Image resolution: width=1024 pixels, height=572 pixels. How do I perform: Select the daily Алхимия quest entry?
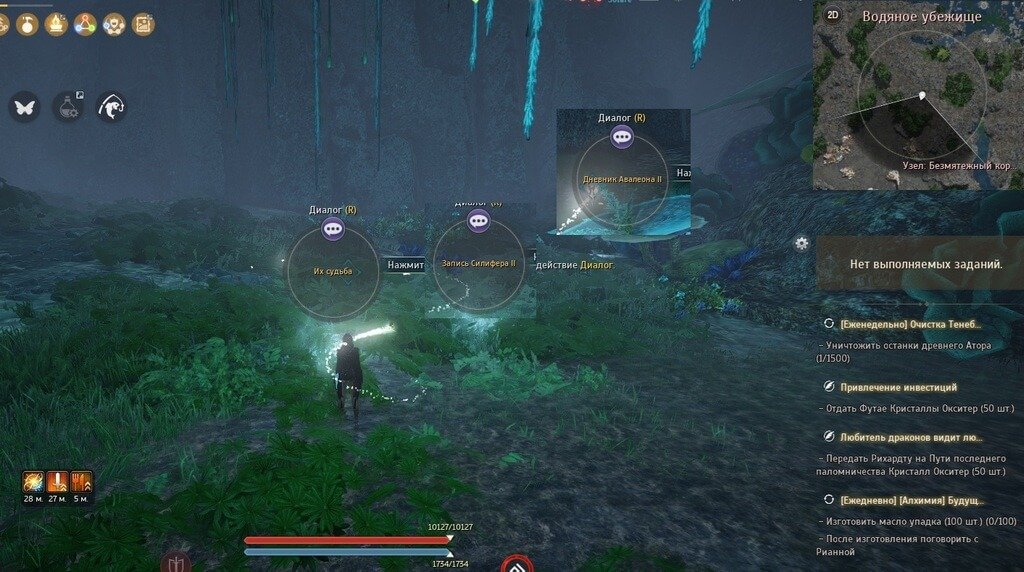912,500
